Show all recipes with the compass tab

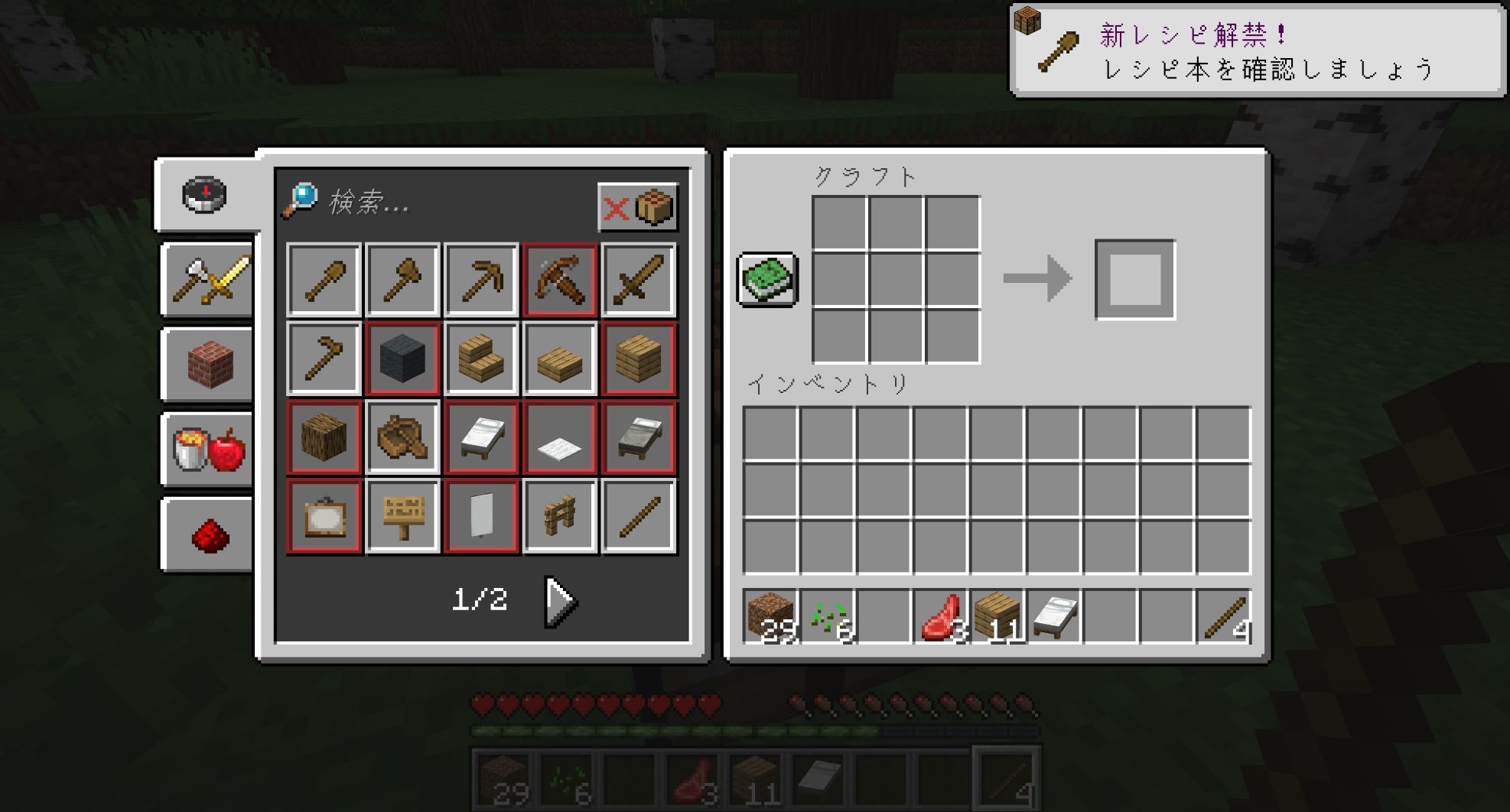point(205,195)
